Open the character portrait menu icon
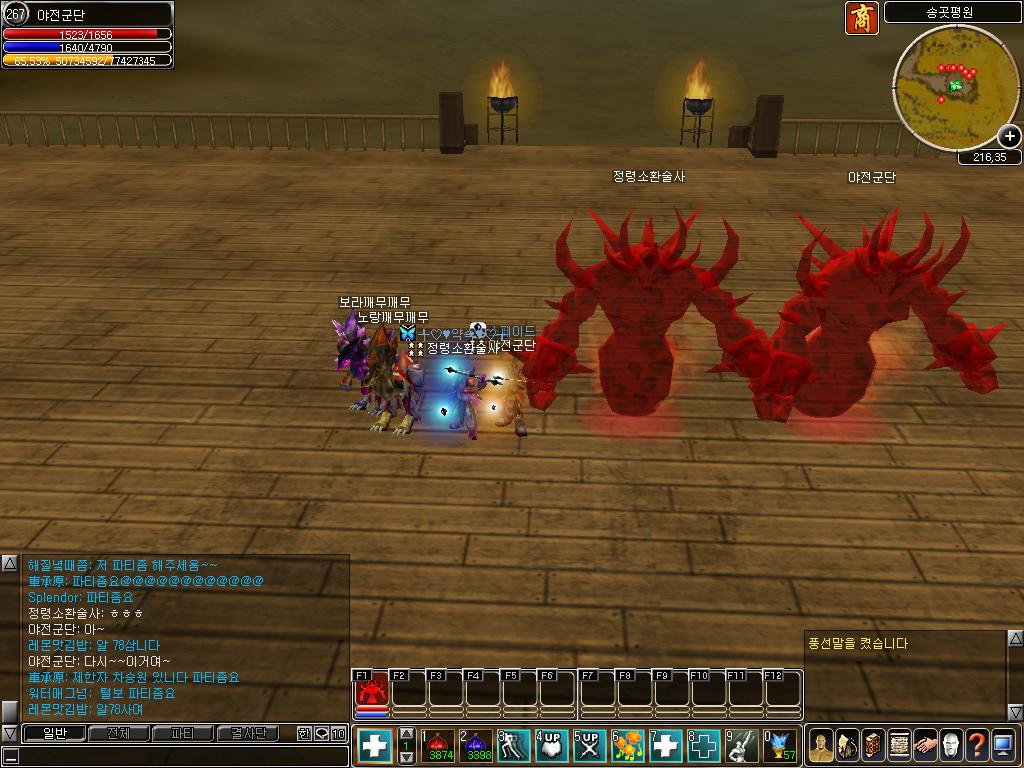Screen dimensions: 1024x768 pos(821,746)
